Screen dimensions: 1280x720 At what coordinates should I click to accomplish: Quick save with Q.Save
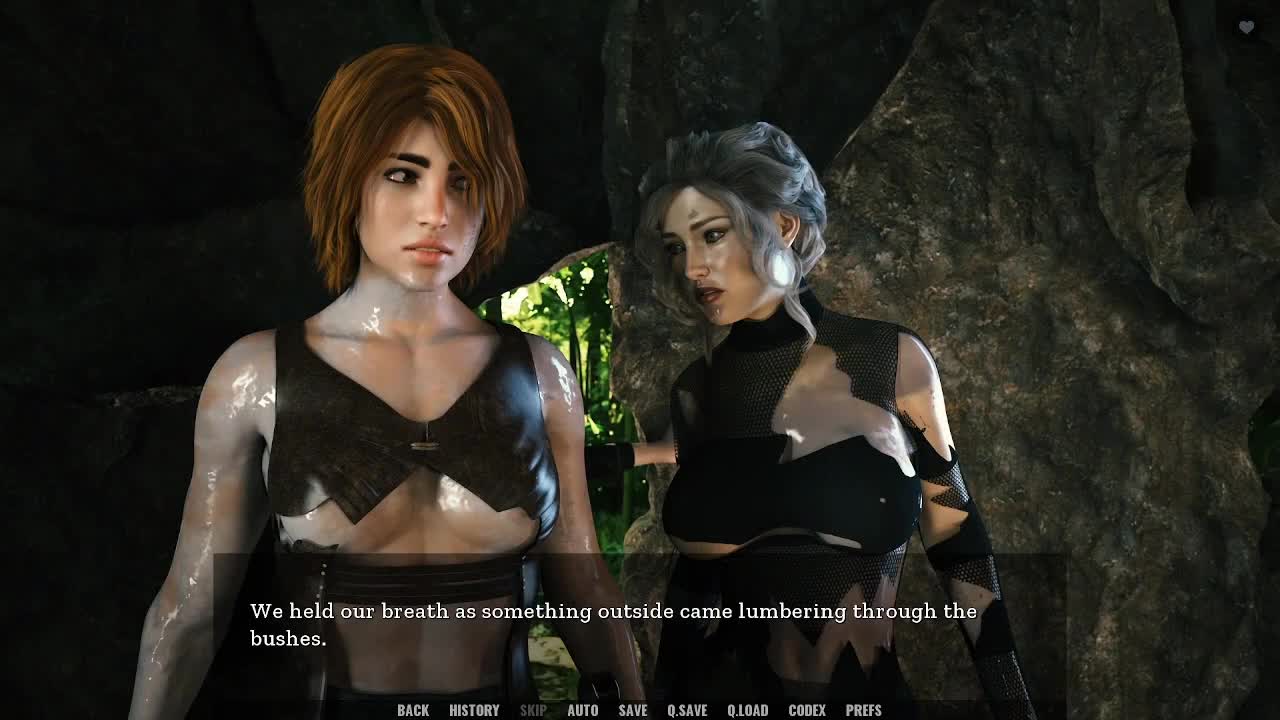tap(687, 710)
